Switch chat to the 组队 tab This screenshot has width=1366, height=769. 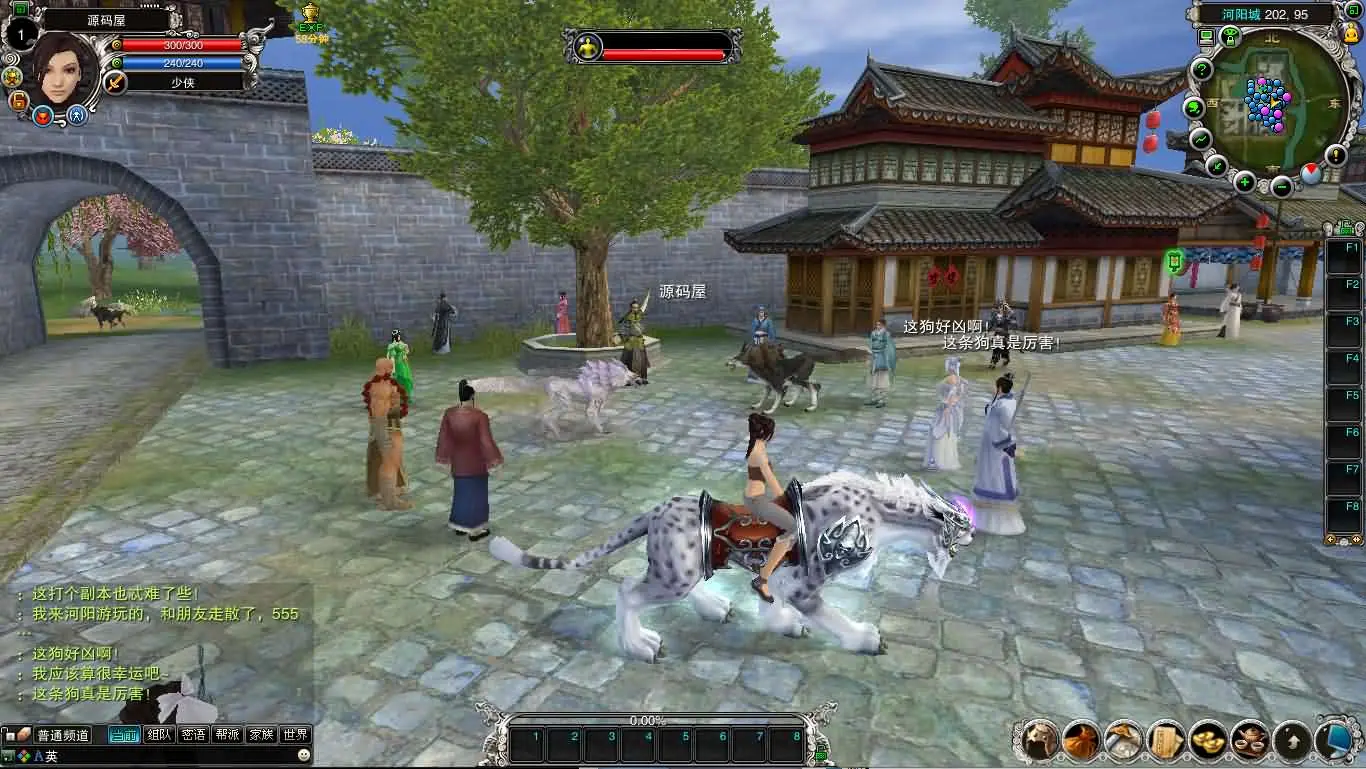click(x=160, y=735)
